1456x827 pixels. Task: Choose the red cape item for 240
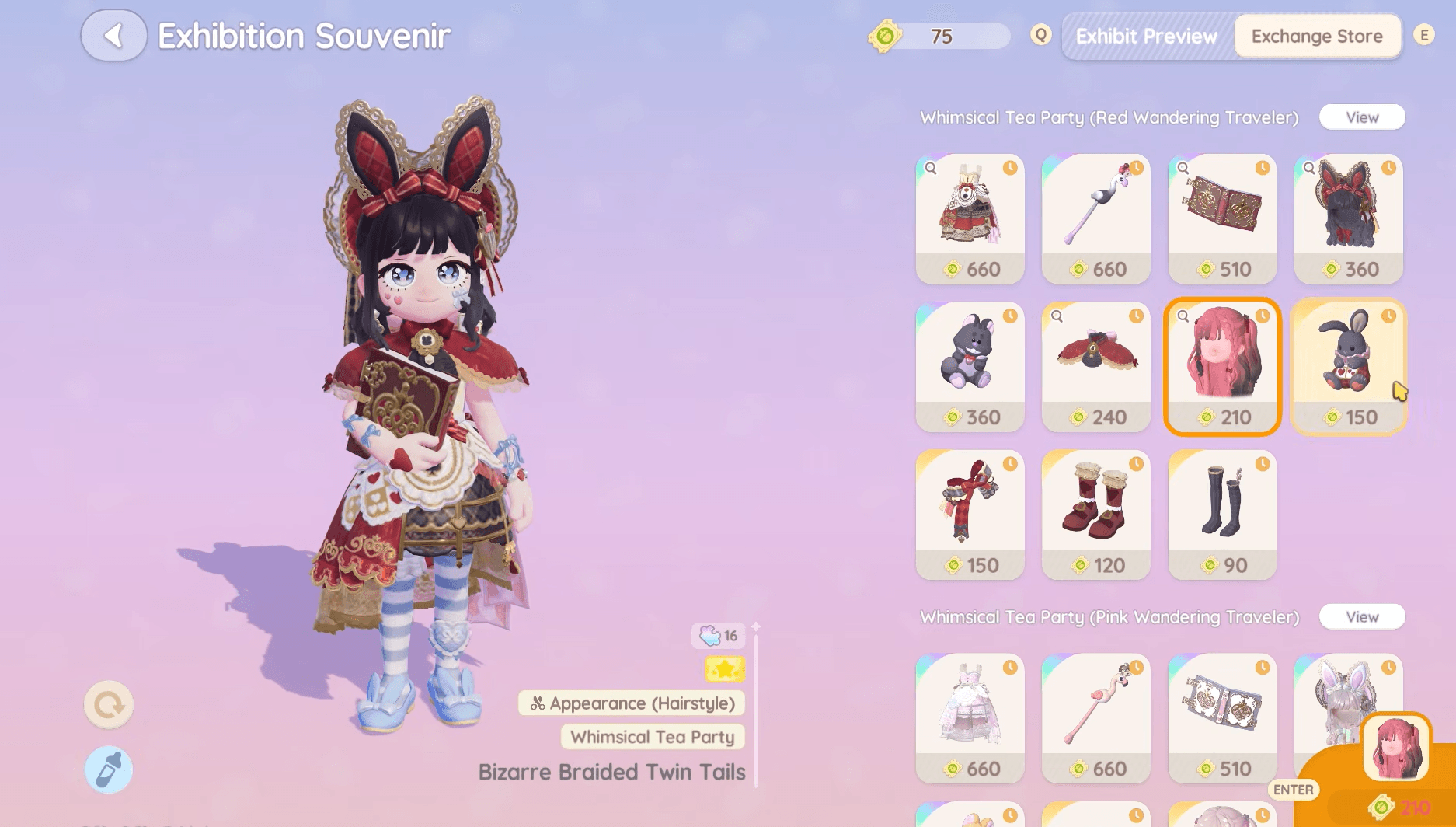click(1095, 366)
